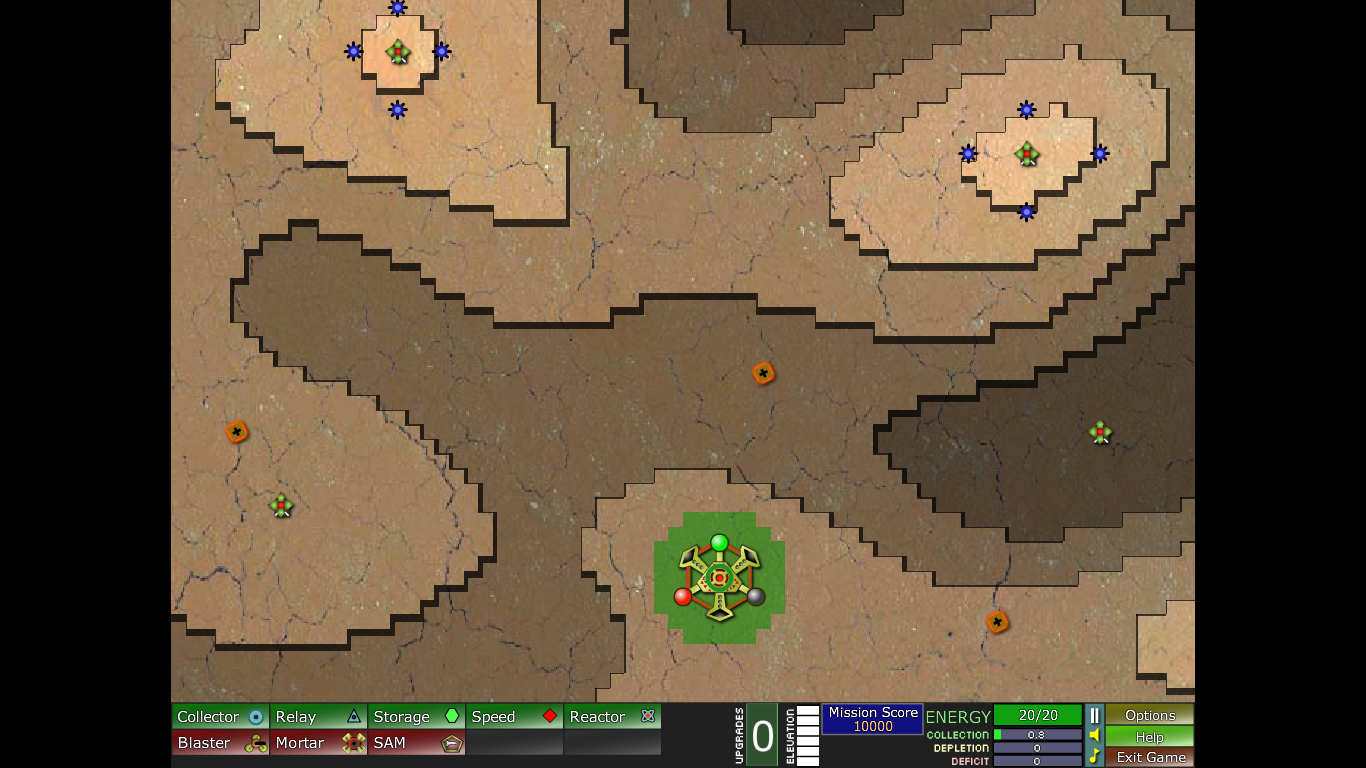Select the SAM weapon button
1366x768 pixels.
[x=417, y=743]
